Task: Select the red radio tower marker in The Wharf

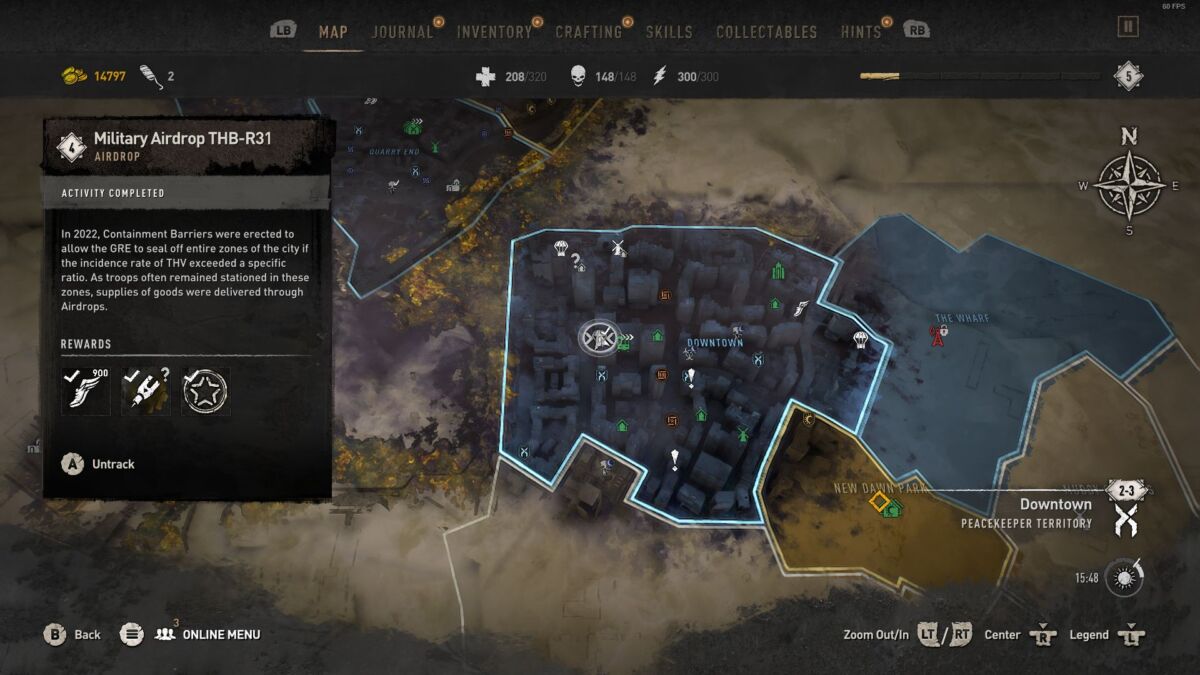Action: click(x=938, y=336)
